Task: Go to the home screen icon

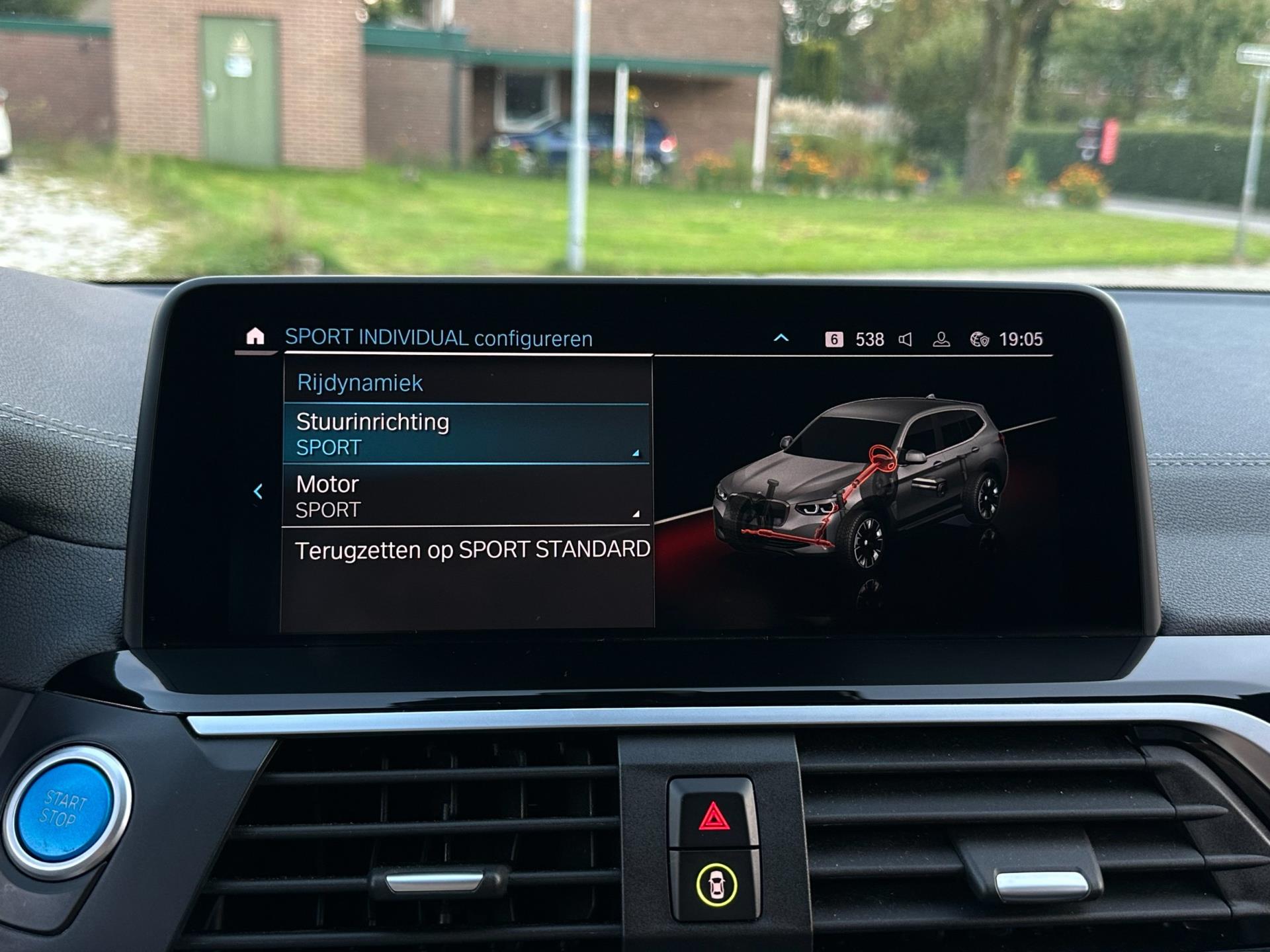Action: (x=255, y=337)
